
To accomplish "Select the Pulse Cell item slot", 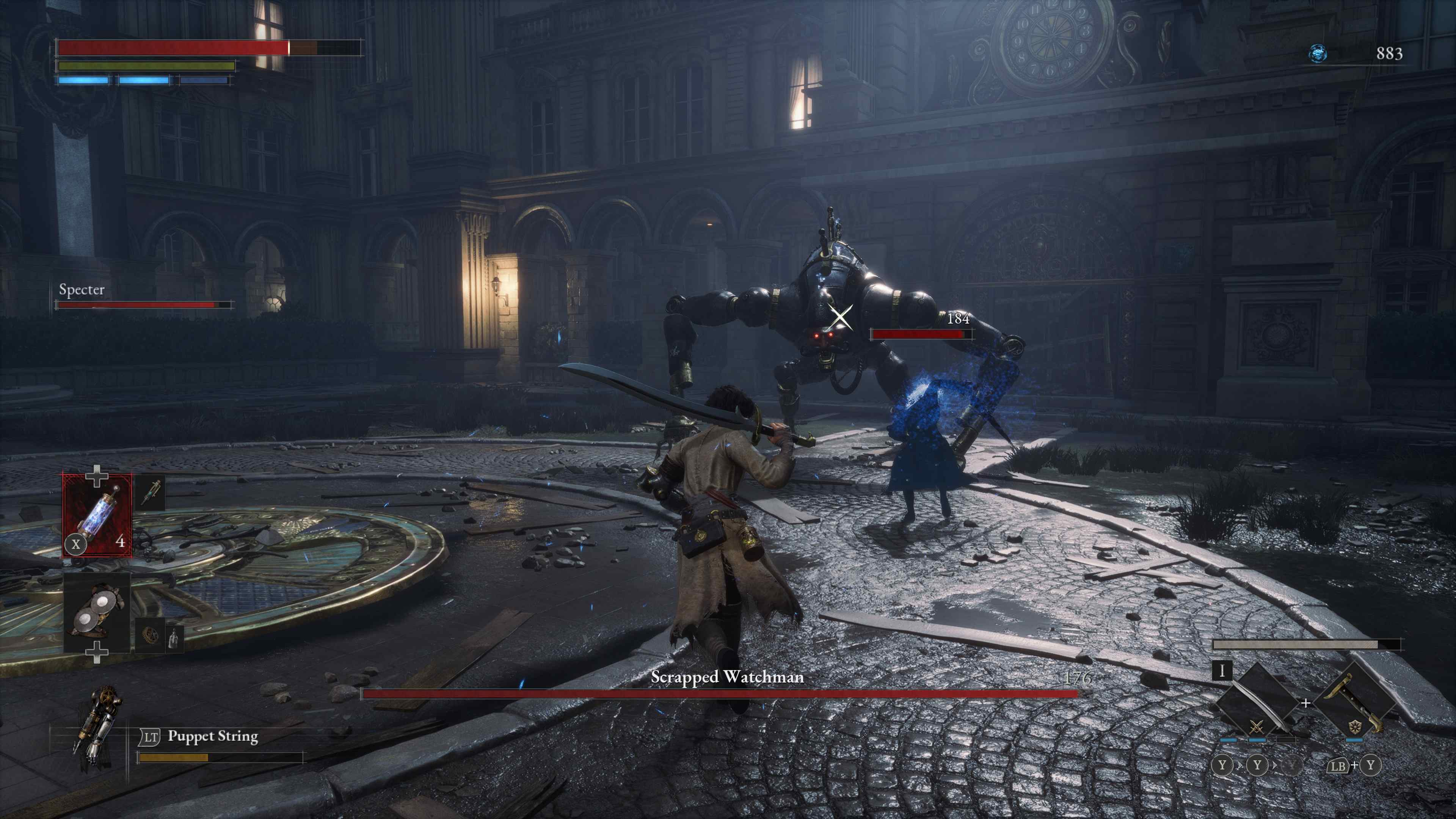I will coord(97,516).
